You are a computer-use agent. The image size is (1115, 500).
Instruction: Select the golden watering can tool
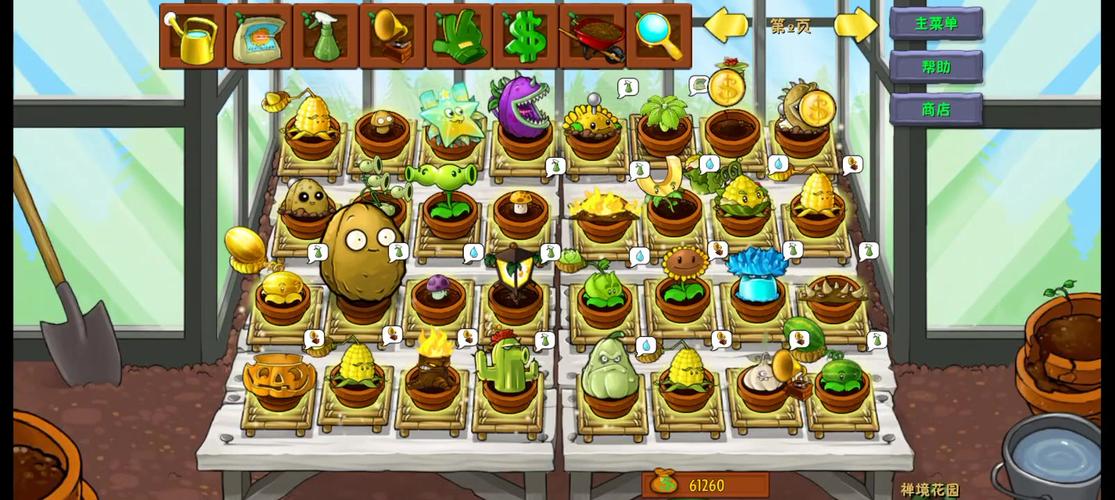pyautogui.click(x=192, y=36)
